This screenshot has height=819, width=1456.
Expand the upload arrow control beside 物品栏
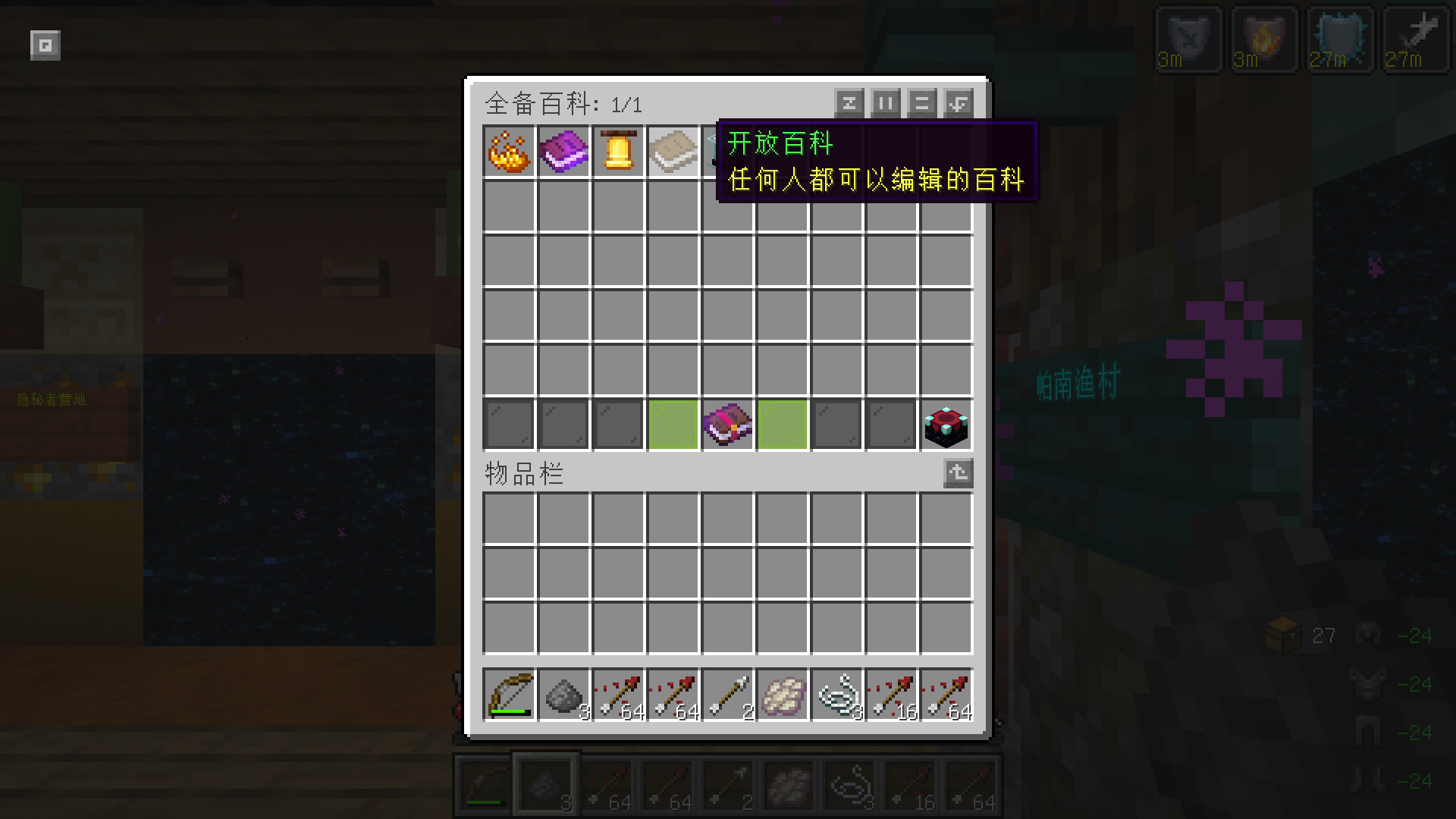(957, 473)
